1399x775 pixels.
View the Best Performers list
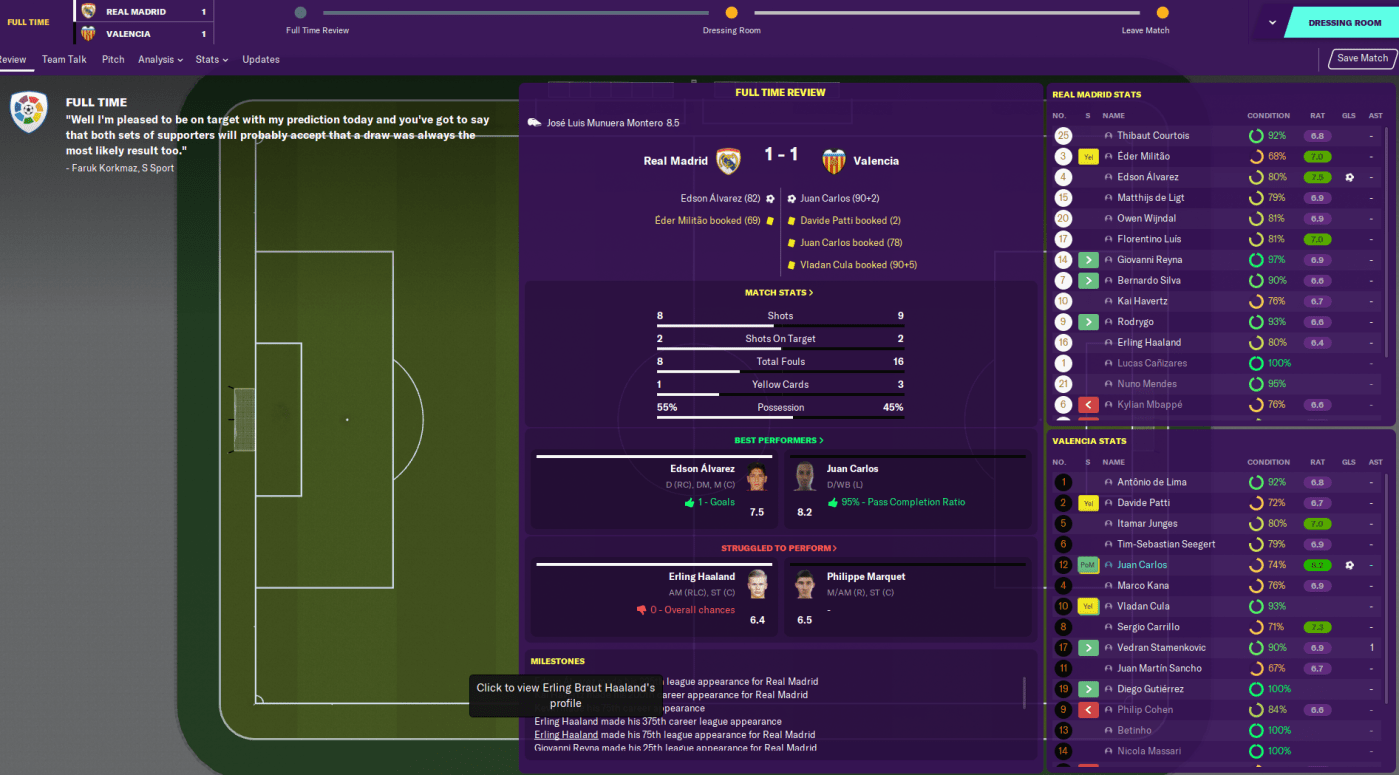(x=779, y=440)
